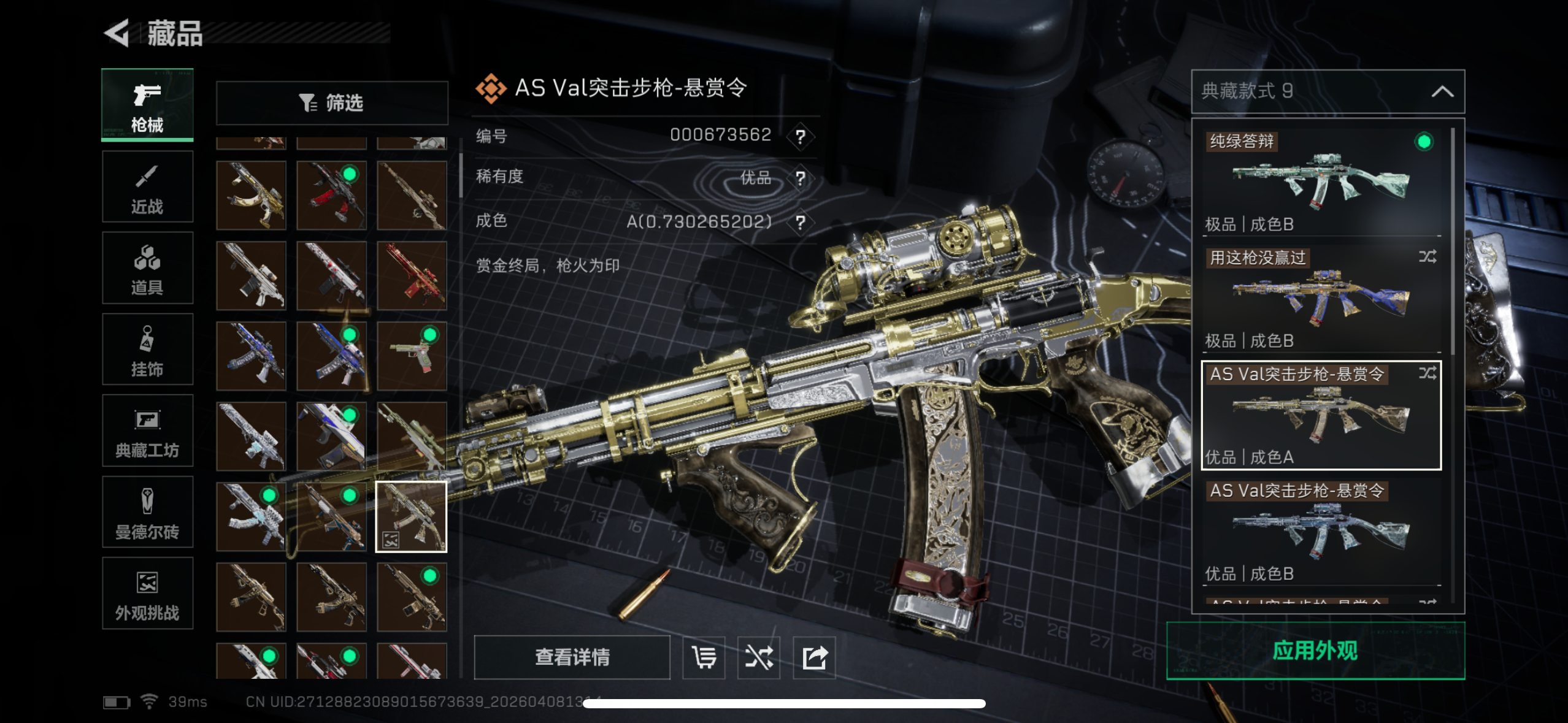Go back using the arrow beside 藏品

pyautogui.click(x=117, y=33)
